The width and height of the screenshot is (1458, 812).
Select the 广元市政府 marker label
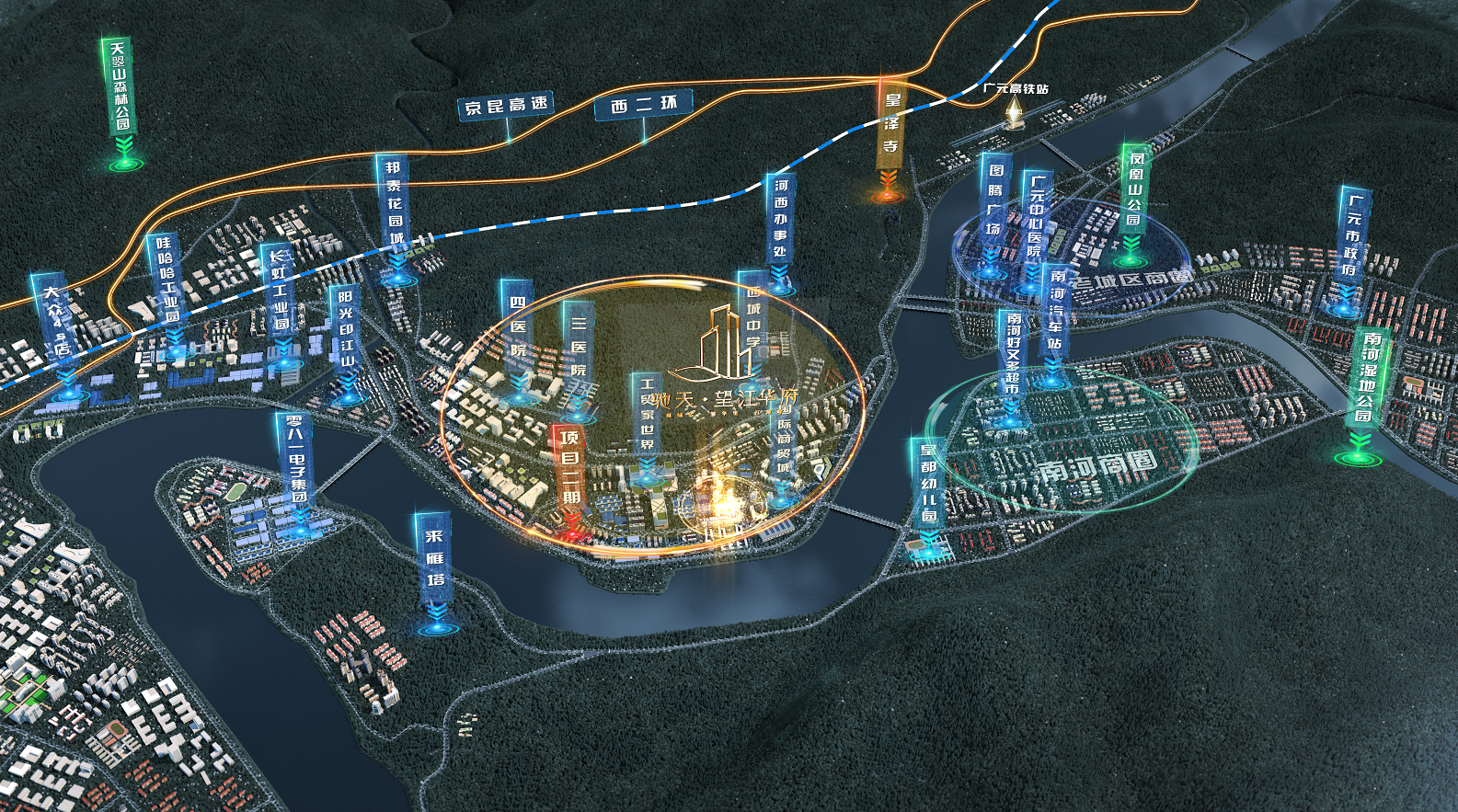(1352, 234)
